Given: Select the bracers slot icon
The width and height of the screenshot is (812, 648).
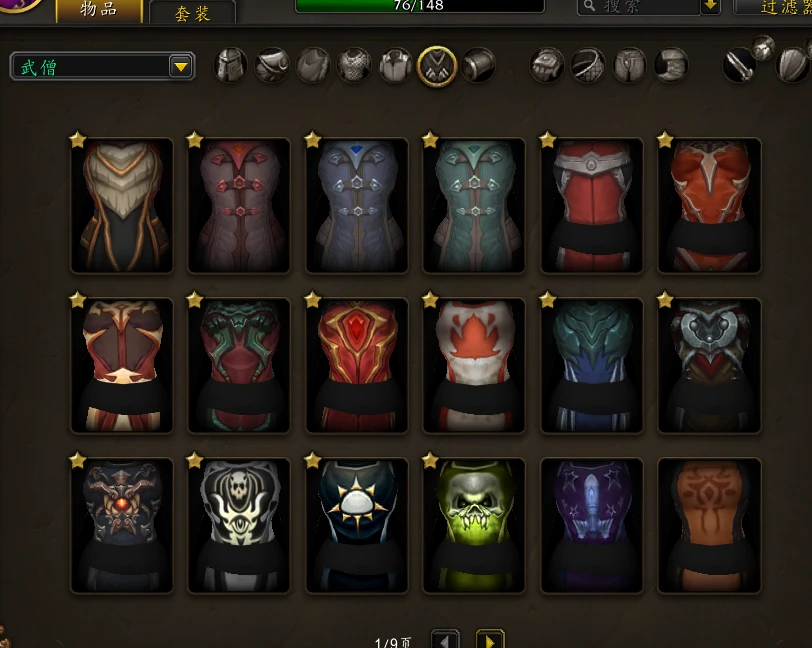Looking at the screenshot, I should tap(478, 66).
